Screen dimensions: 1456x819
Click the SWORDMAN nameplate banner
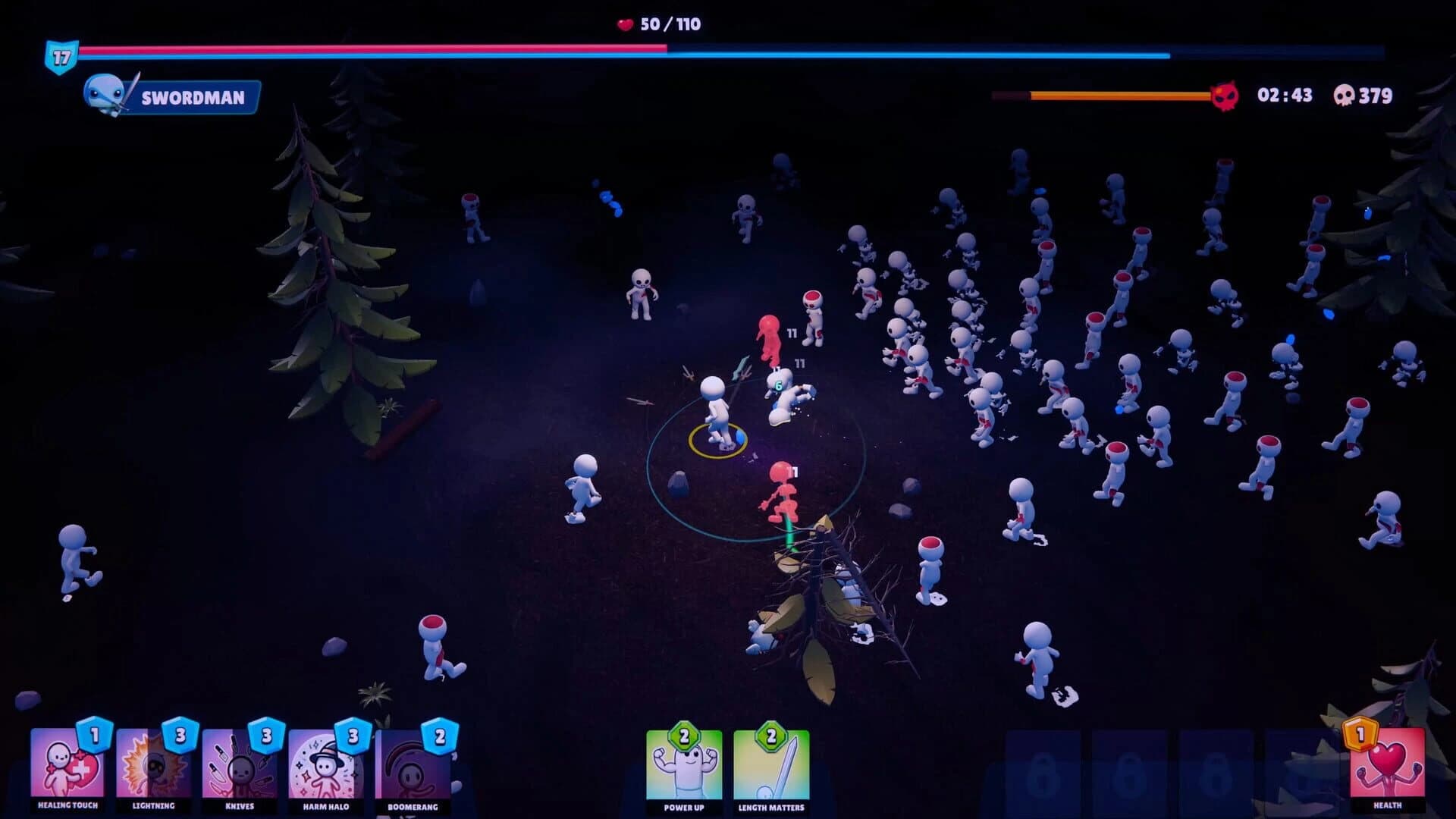191,97
